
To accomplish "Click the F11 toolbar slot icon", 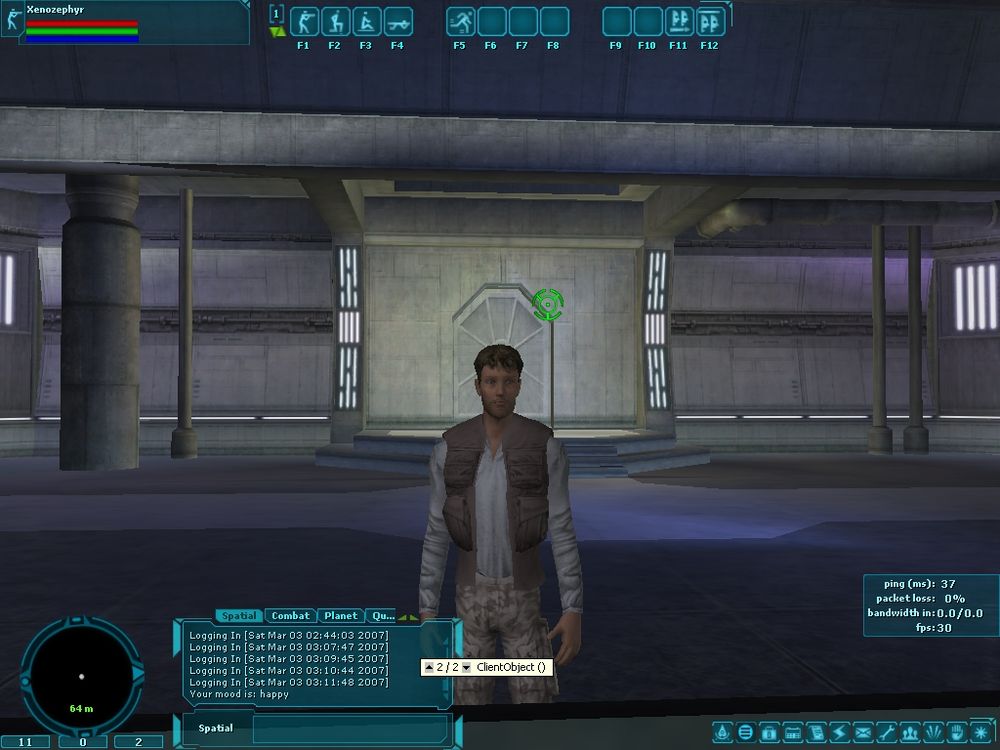I will click(x=679, y=21).
